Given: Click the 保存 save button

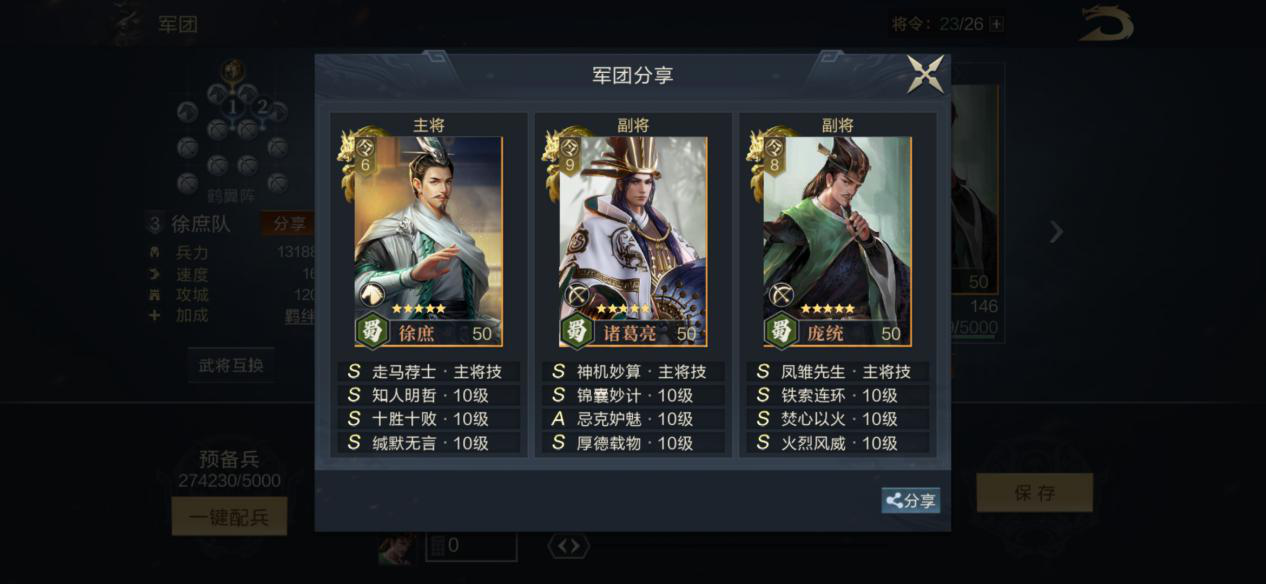Looking at the screenshot, I should point(1034,493).
